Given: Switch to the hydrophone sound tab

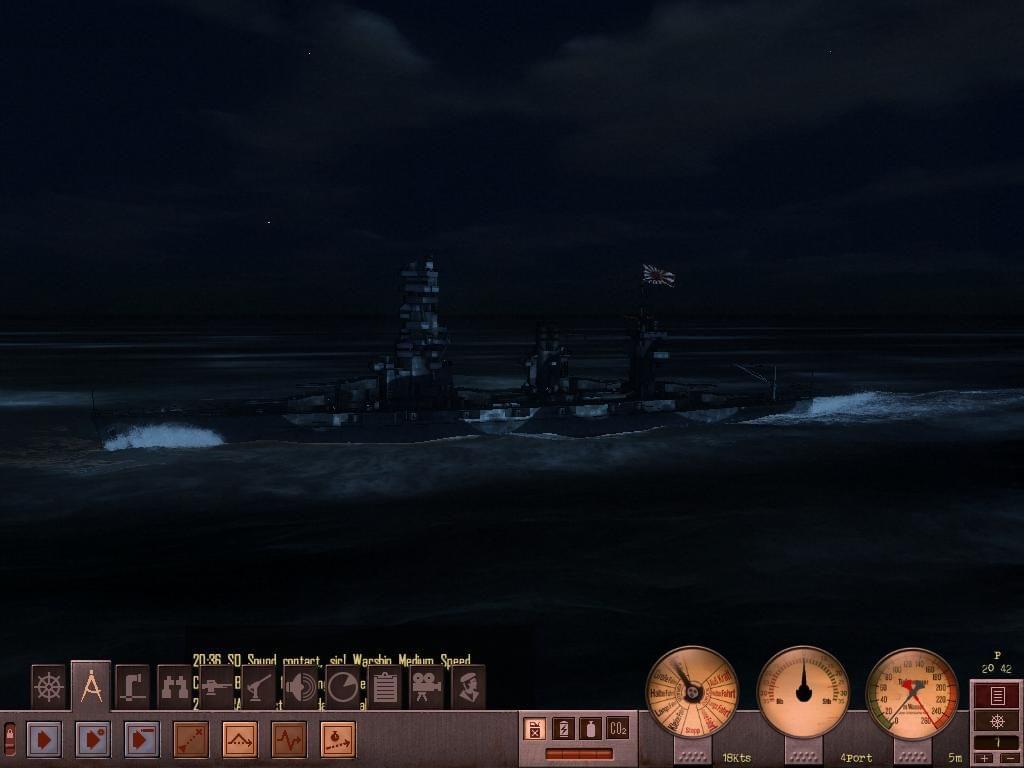Looking at the screenshot, I should click(x=300, y=687).
